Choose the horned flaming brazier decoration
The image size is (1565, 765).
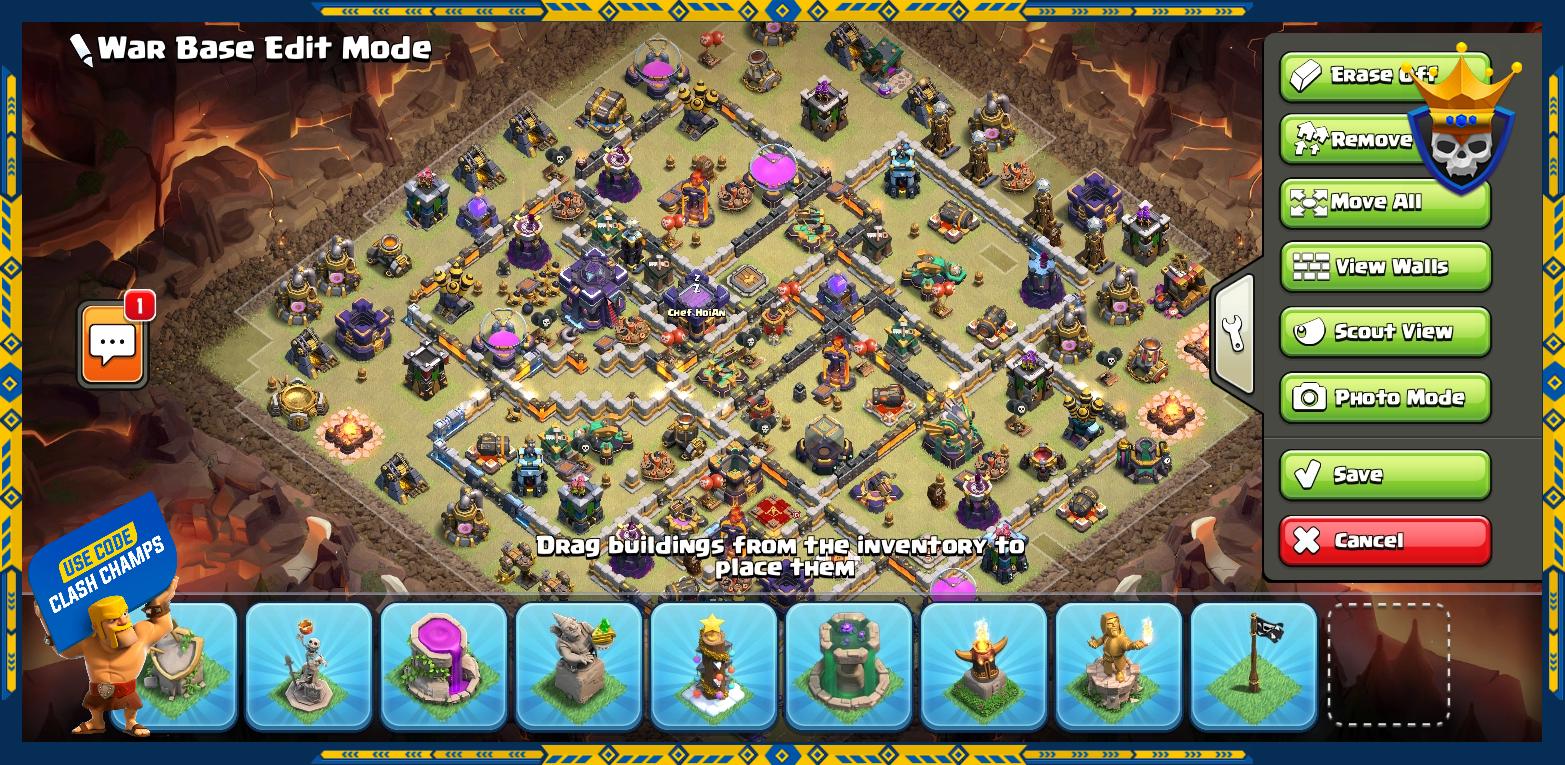click(983, 665)
